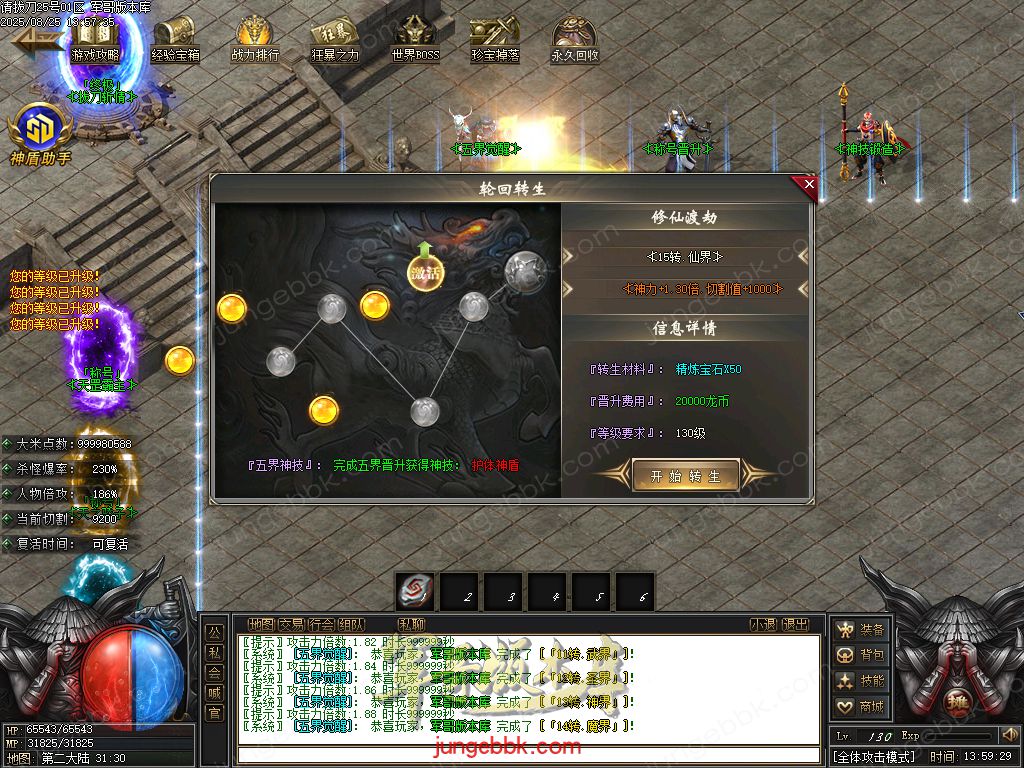Click the 开始转生 start reincarnation button

point(685,476)
